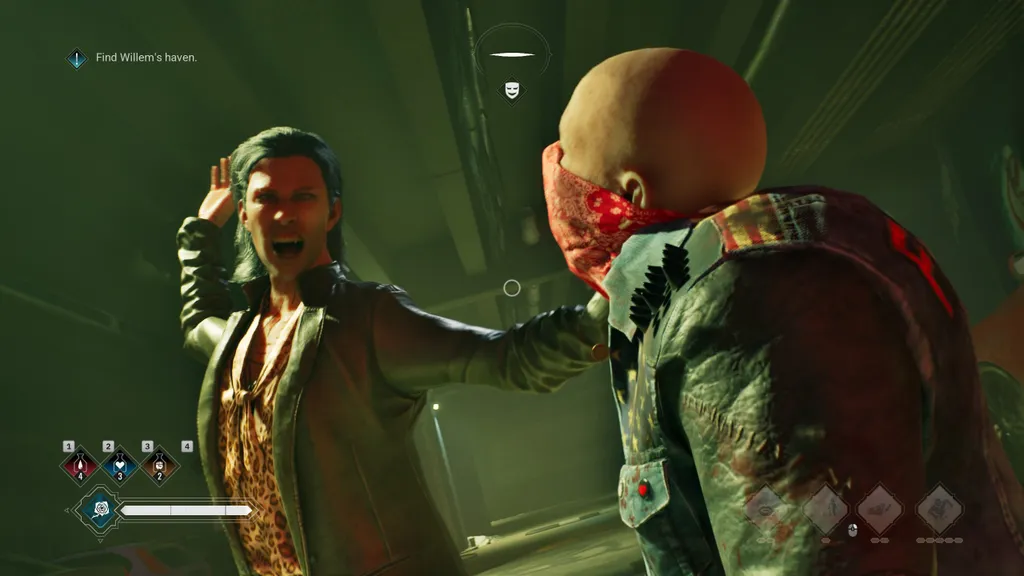The height and width of the screenshot is (576, 1024).
Task: Choose the orange fist elixir slot
Action: pyautogui.click(x=160, y=465)
